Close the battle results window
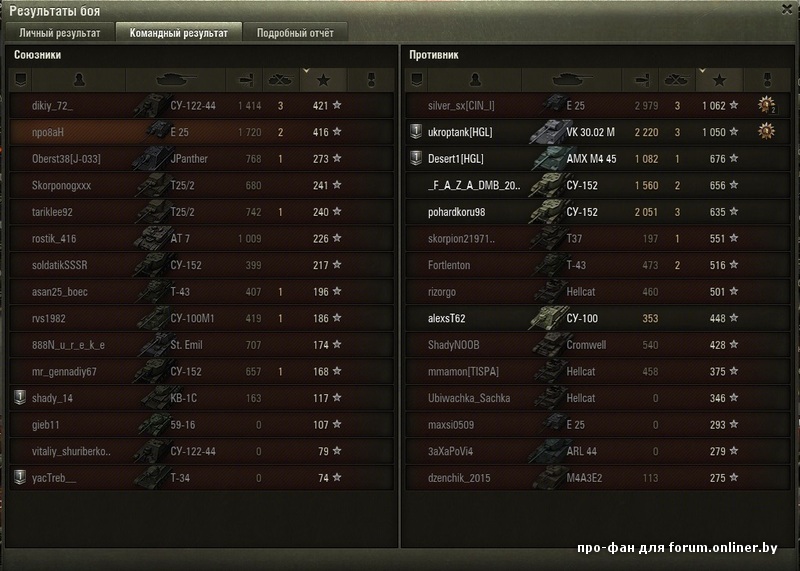800x571 pixels. click(x=787, y=8)
